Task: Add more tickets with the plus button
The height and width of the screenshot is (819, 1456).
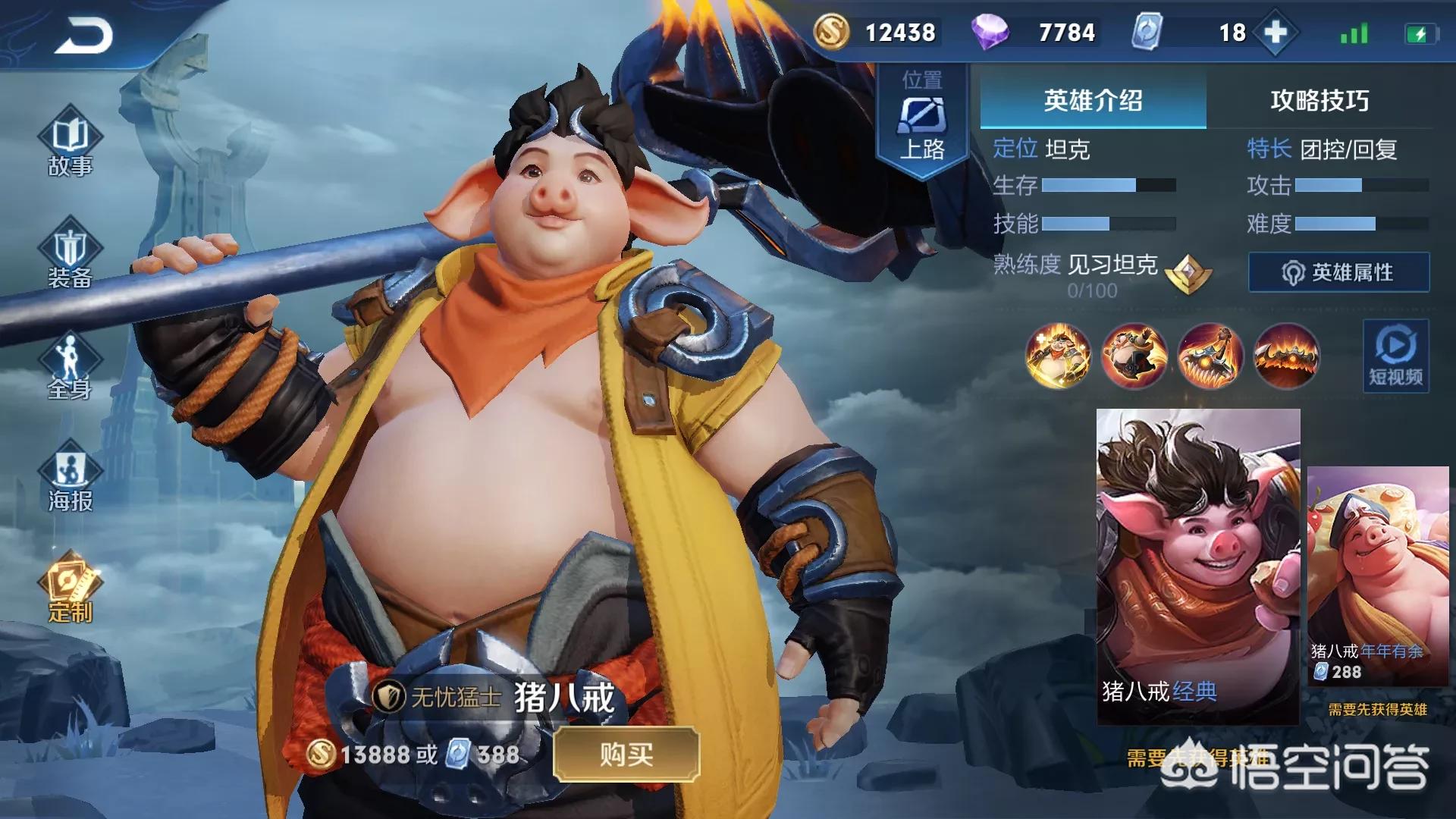Action: (x=1276, y=33)
